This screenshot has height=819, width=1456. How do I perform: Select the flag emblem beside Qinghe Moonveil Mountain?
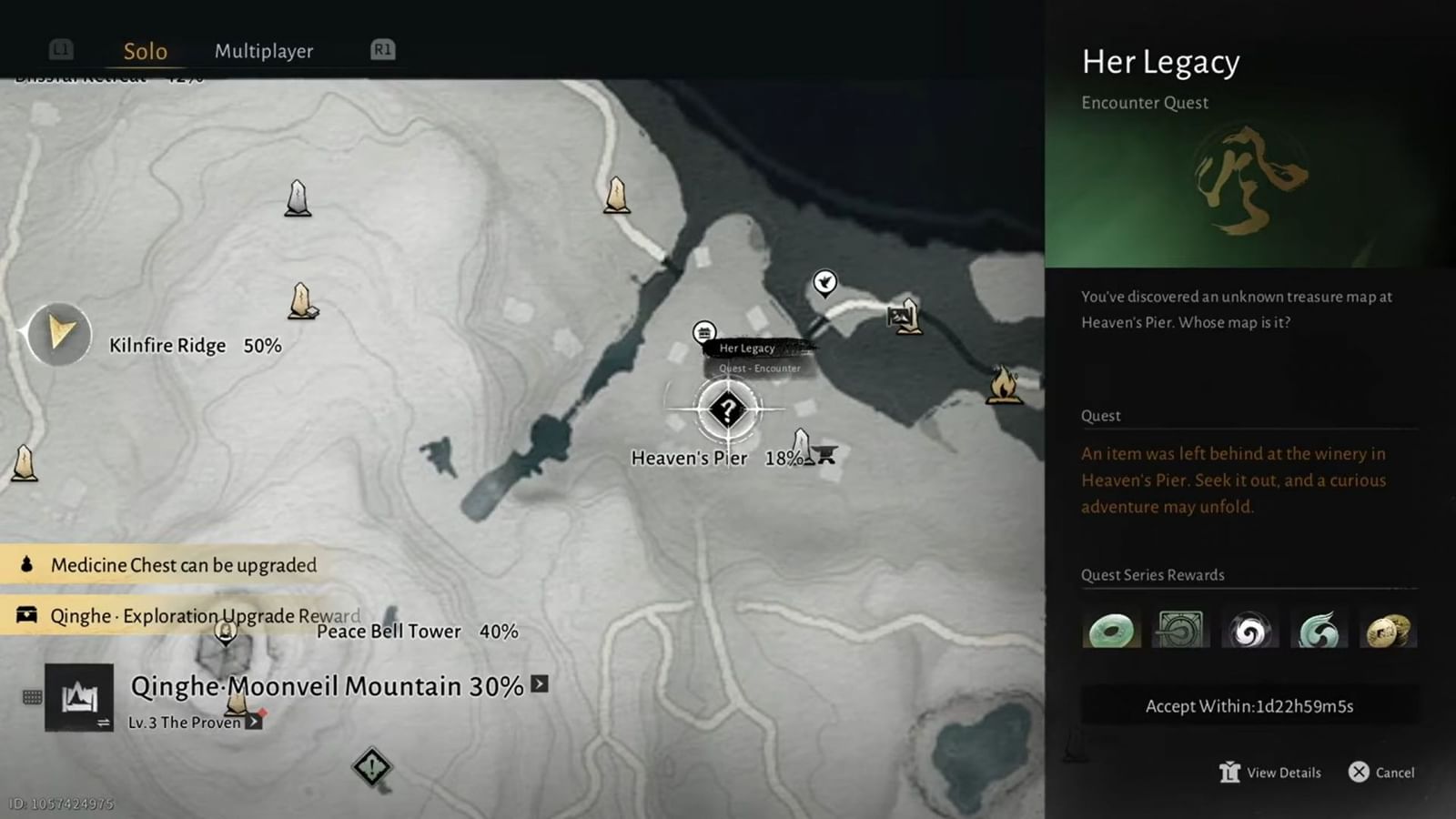point(79,694)
